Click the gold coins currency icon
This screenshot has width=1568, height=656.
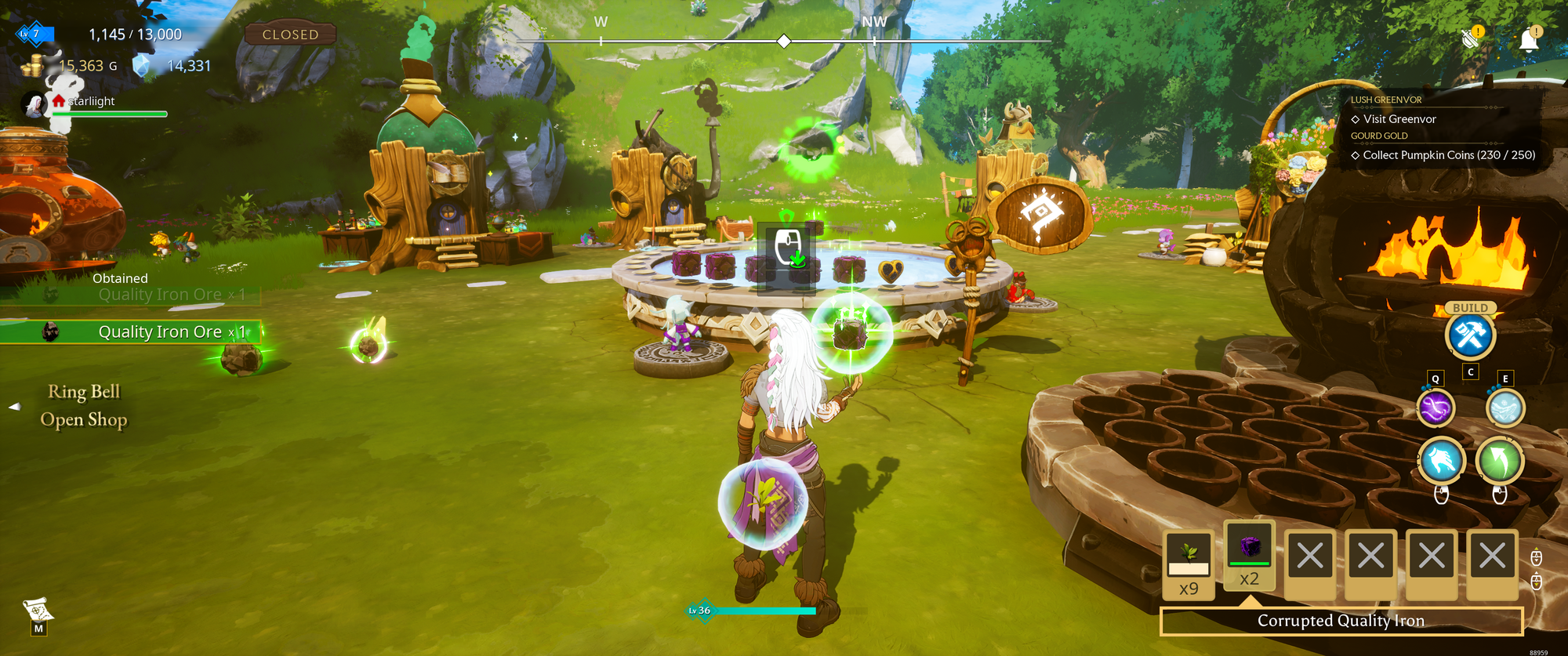click(32, 67)
